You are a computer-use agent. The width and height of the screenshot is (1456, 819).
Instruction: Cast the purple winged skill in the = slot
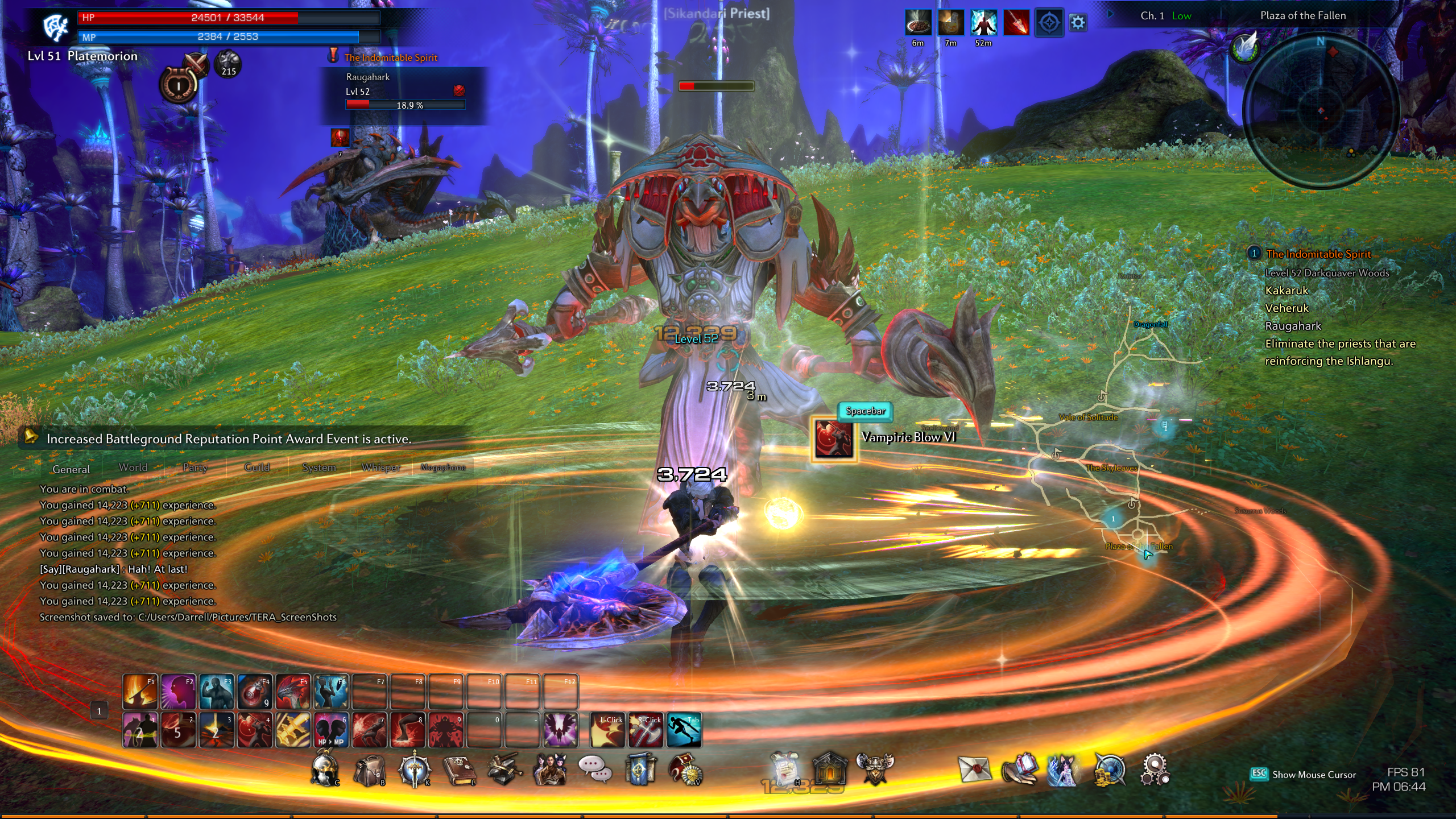[560, 730]
